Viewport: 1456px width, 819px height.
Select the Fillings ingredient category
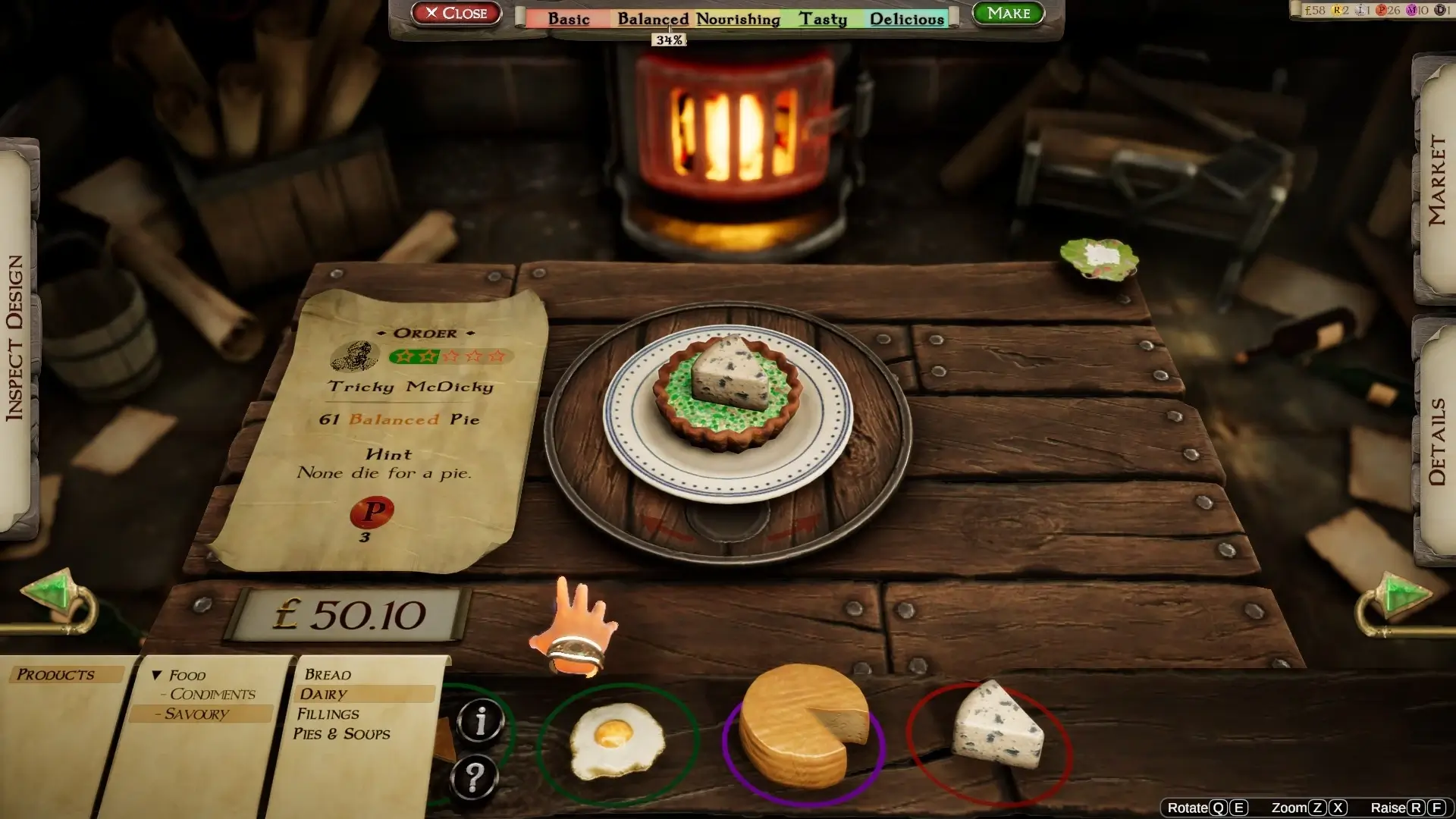click(x=328, y=714)
